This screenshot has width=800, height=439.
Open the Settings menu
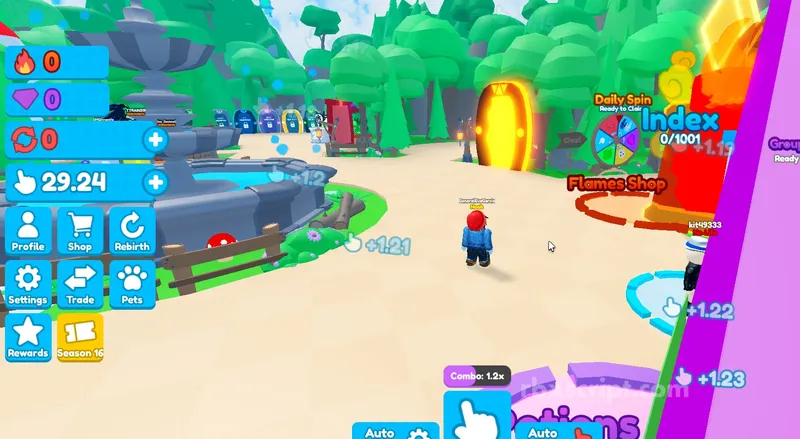coord(28,284)
